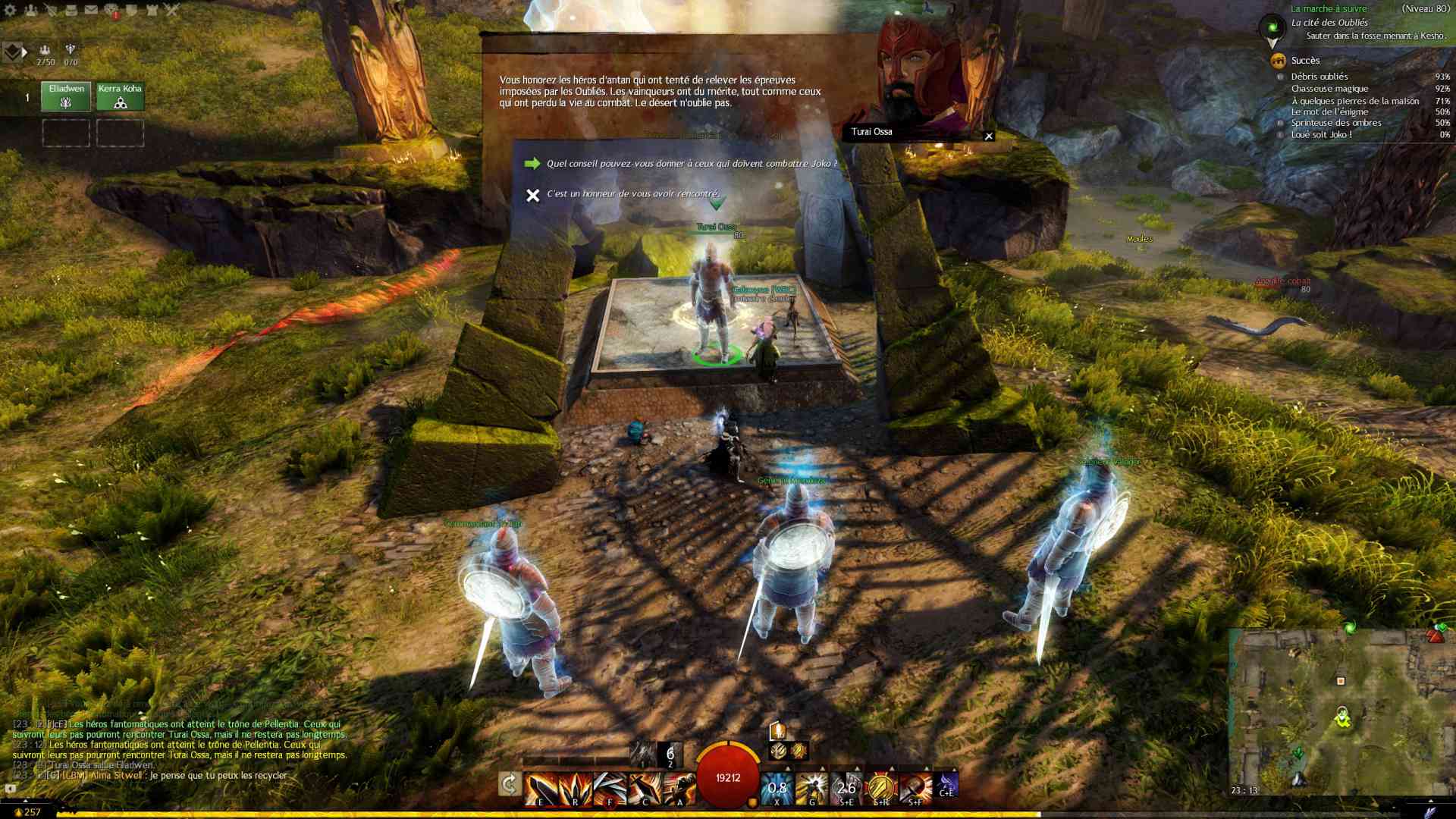Select squad member Eliadwen

click(66, 96)
